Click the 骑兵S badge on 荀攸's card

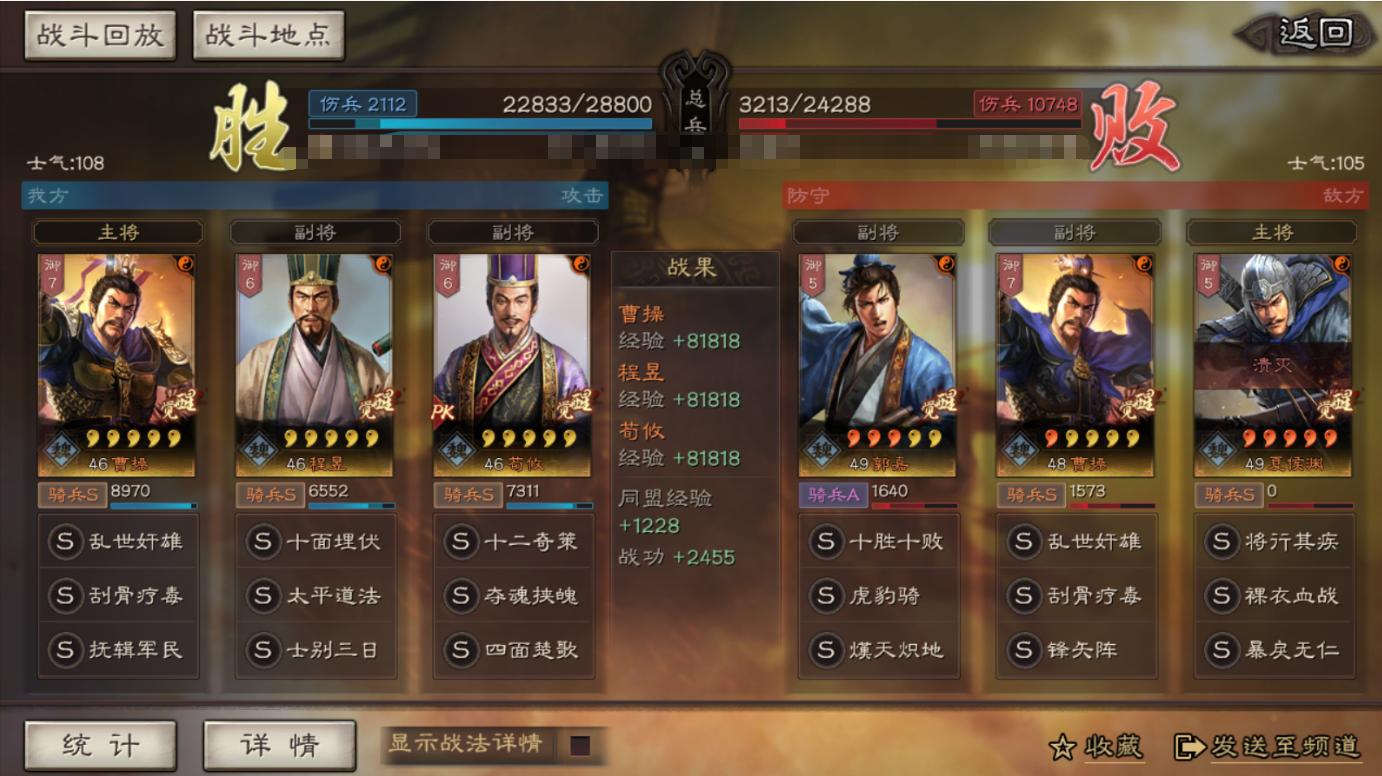(468, 493)
